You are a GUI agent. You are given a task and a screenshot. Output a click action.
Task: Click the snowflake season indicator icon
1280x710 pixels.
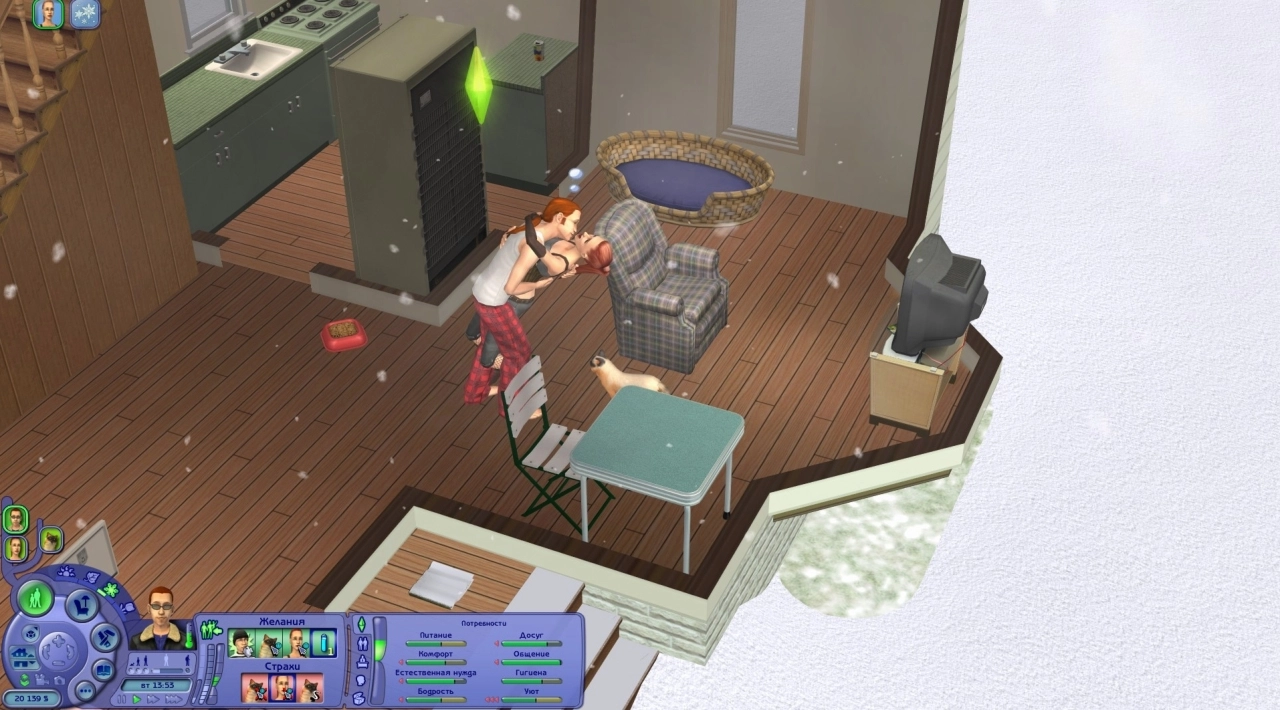click(x=85, y=13)
